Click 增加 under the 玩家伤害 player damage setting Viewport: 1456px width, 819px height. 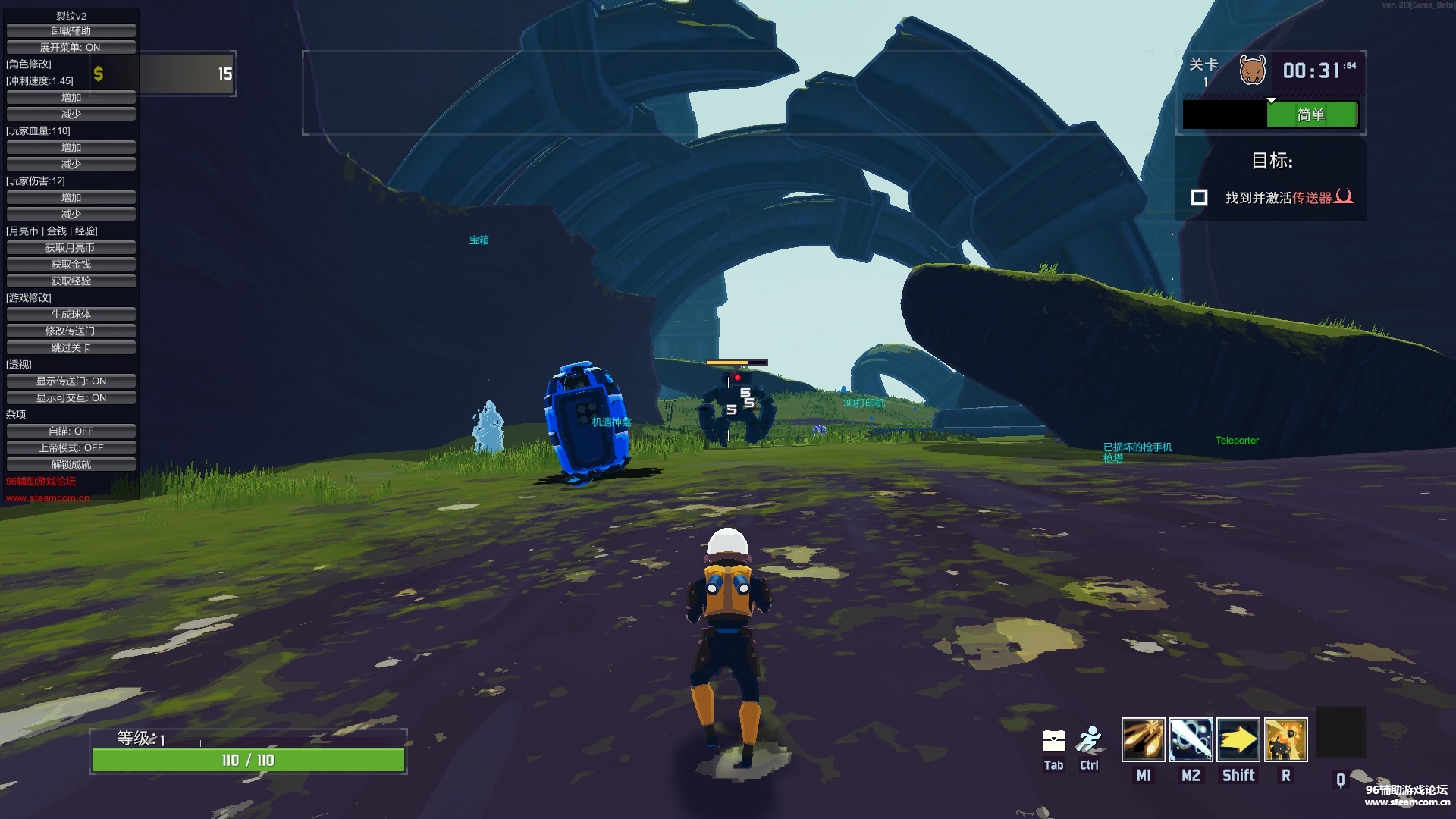pyautogui.click(x=71, y=198)
